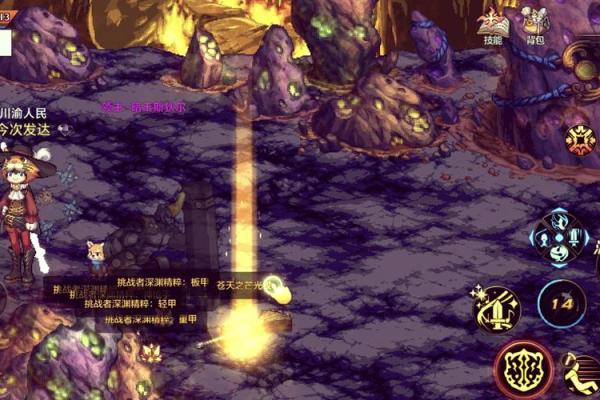
Task: Open the 技能 skills menu
Action: click(x=491, y=25)
